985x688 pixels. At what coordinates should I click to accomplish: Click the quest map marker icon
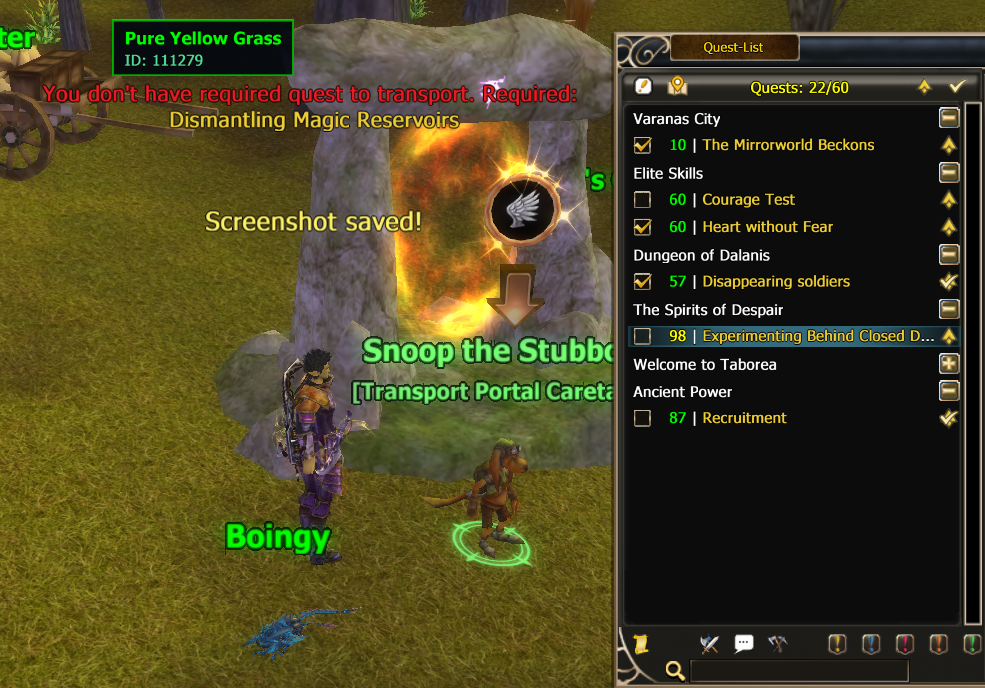[x=678, y=86]
